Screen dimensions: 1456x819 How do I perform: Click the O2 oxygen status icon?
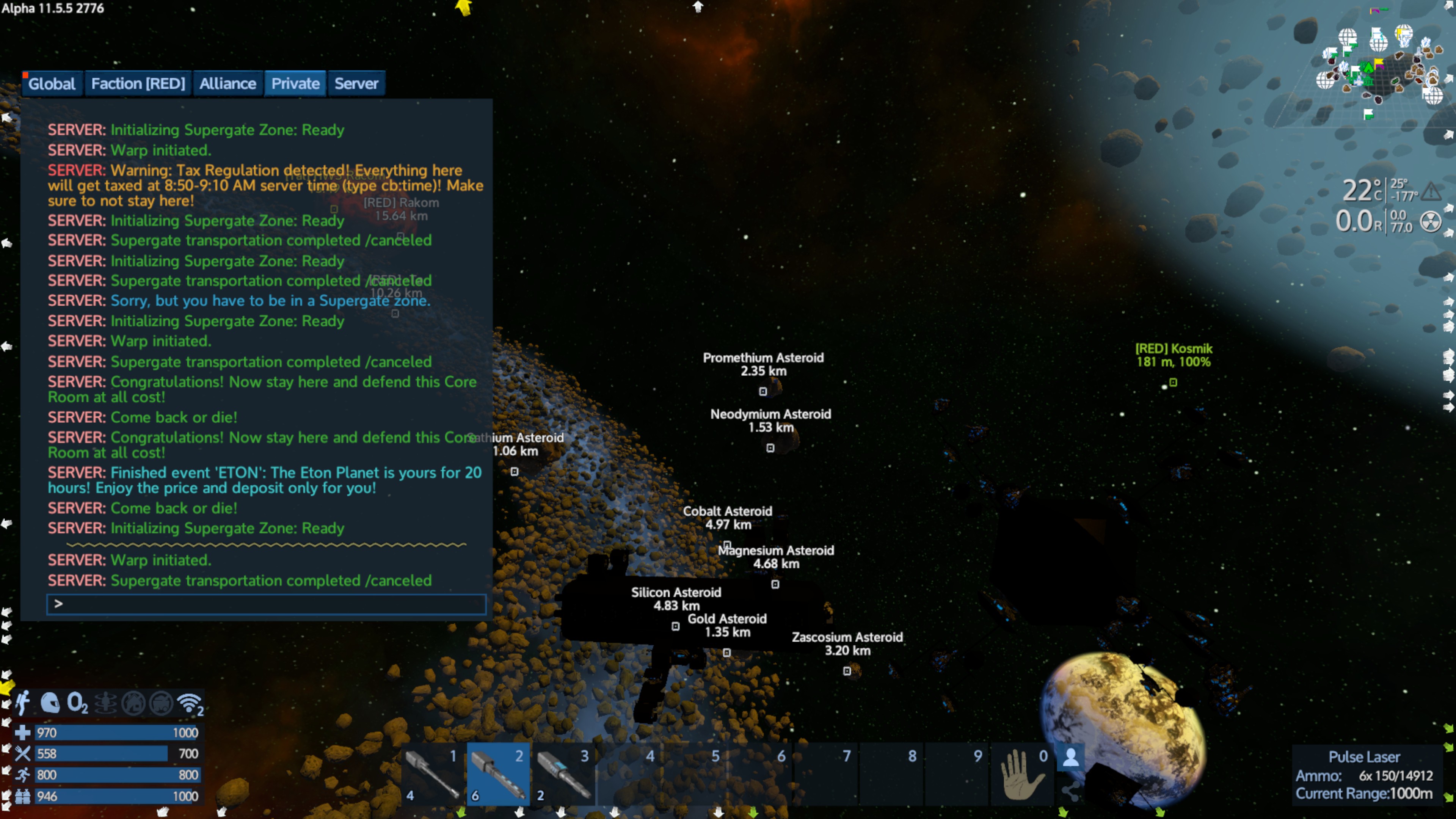click(x=77, y=703)
